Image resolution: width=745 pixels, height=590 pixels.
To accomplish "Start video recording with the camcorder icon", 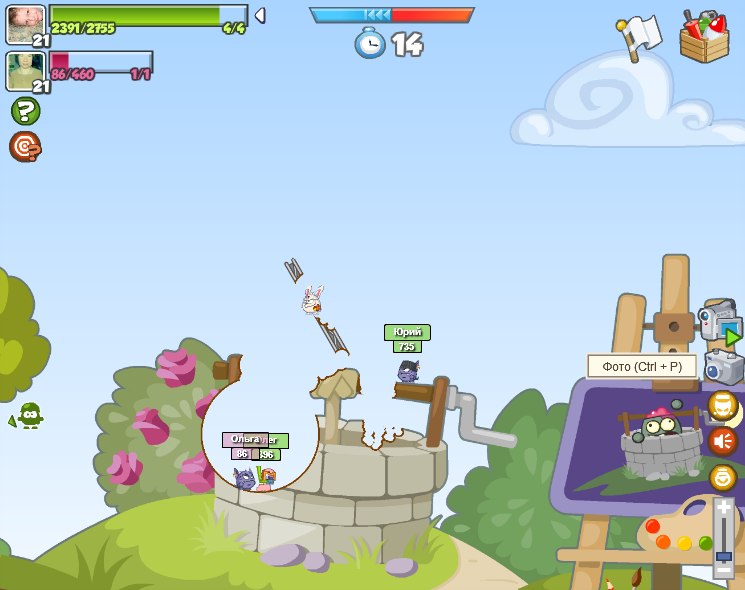I will coord(719,322).
